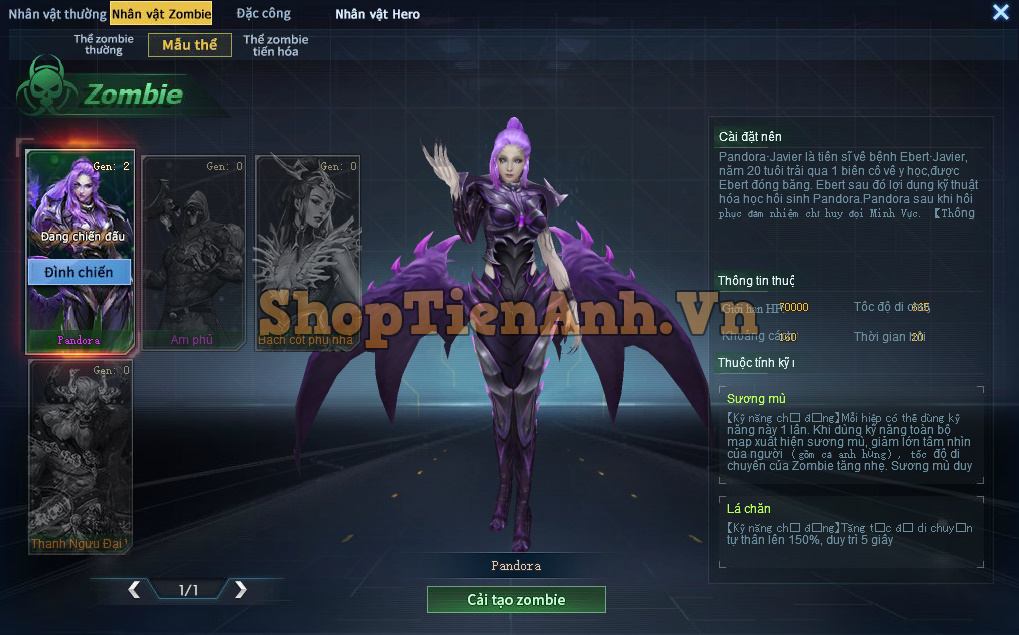Open the Đặc công tab
The height and width of the screenshot is (635, 1019).
[264, 14]
